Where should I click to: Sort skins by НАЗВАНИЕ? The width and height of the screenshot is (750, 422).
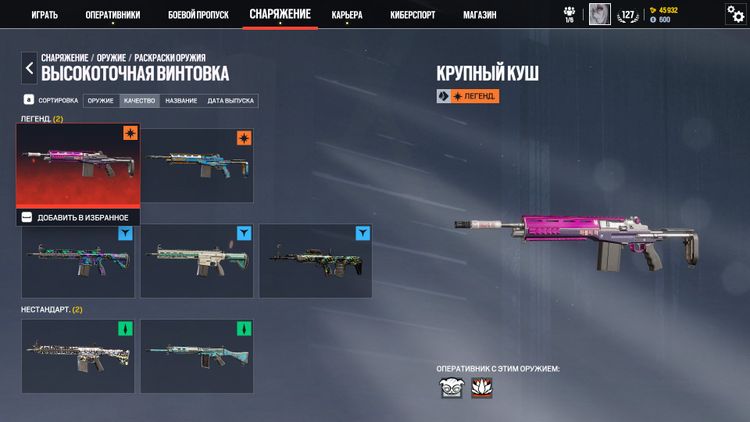[181, 101]
